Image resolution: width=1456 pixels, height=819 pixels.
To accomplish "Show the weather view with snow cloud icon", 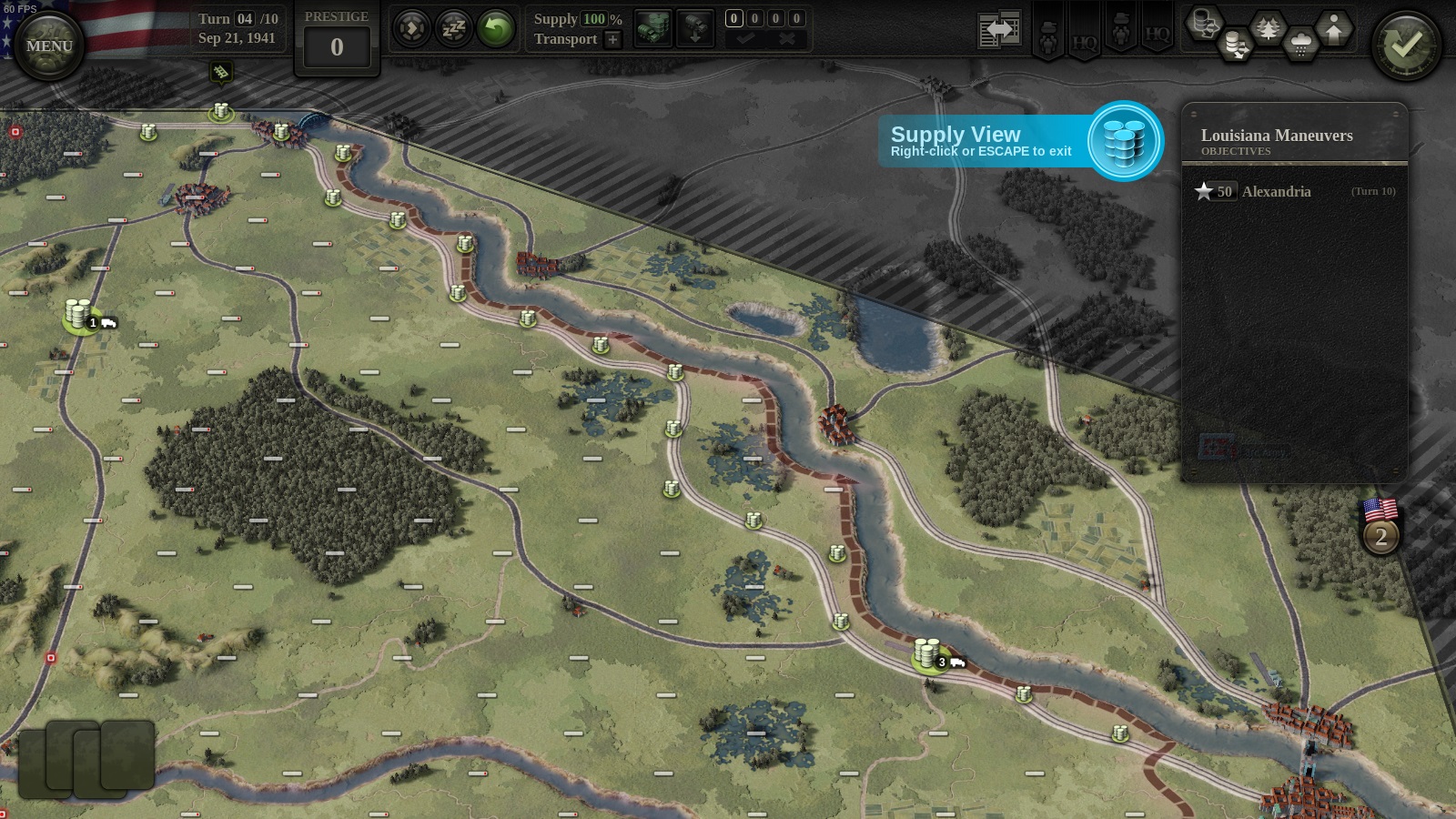I will [x=1300, y=44].
